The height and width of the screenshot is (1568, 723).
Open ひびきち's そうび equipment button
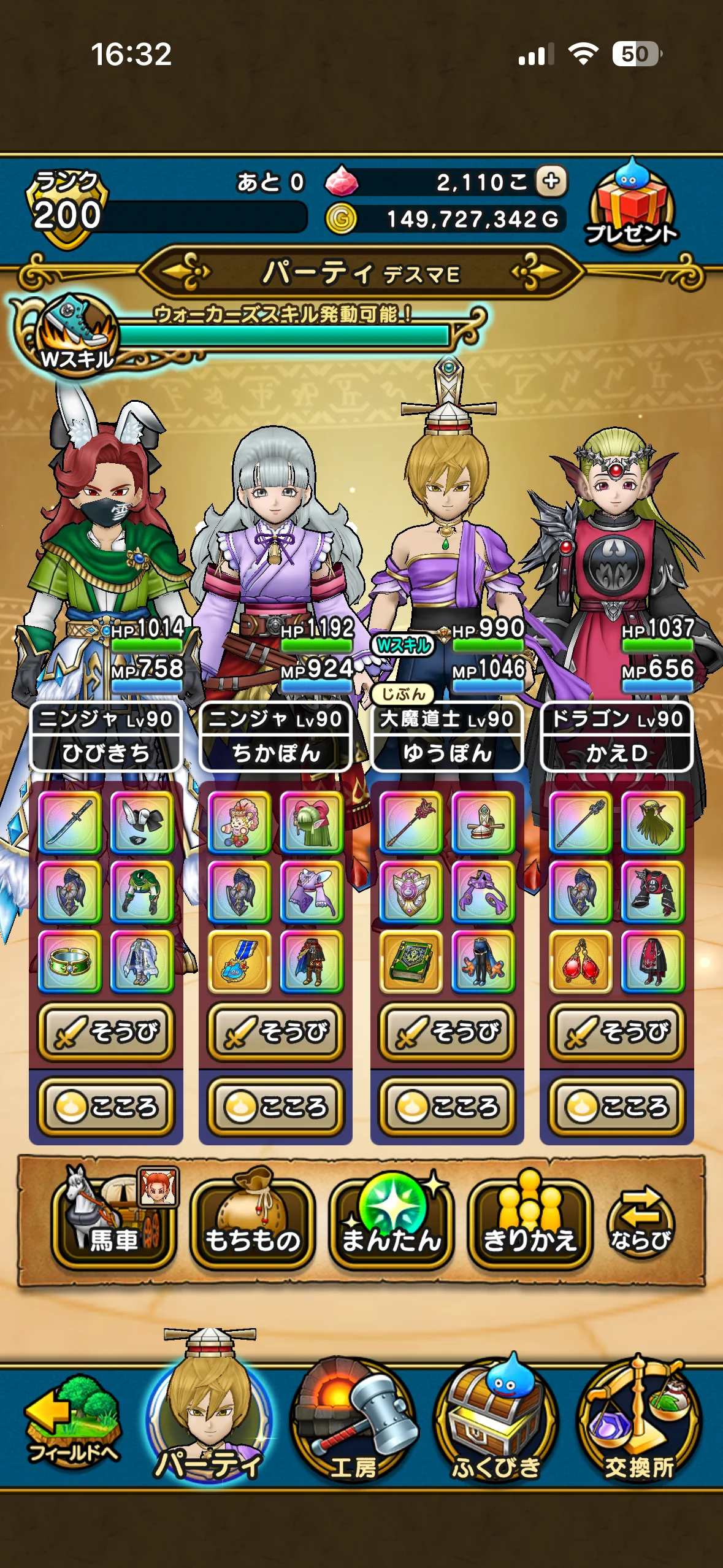106,1032
